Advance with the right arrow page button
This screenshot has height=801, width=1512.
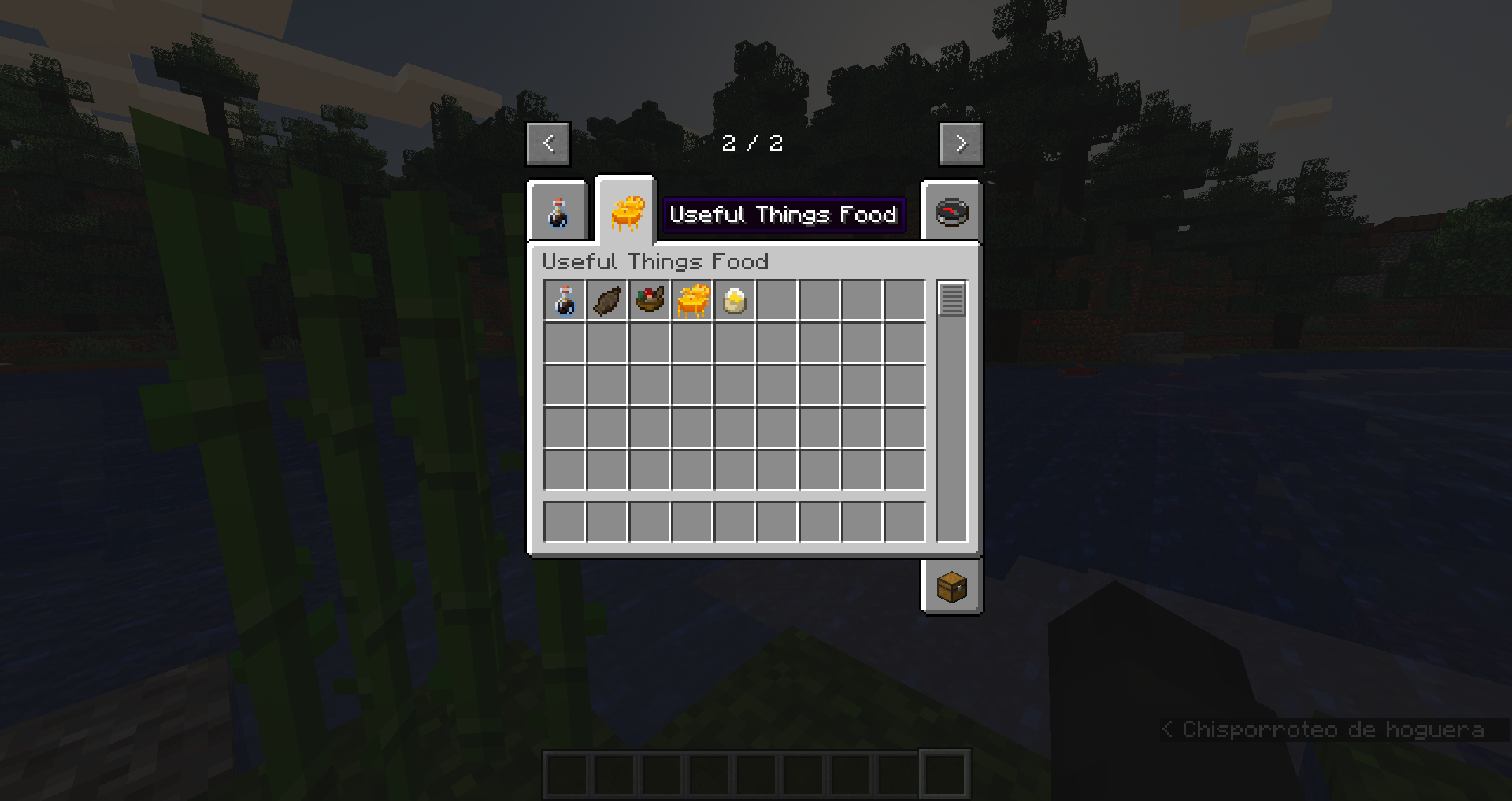pyautogui.click(x=961, y=143)
